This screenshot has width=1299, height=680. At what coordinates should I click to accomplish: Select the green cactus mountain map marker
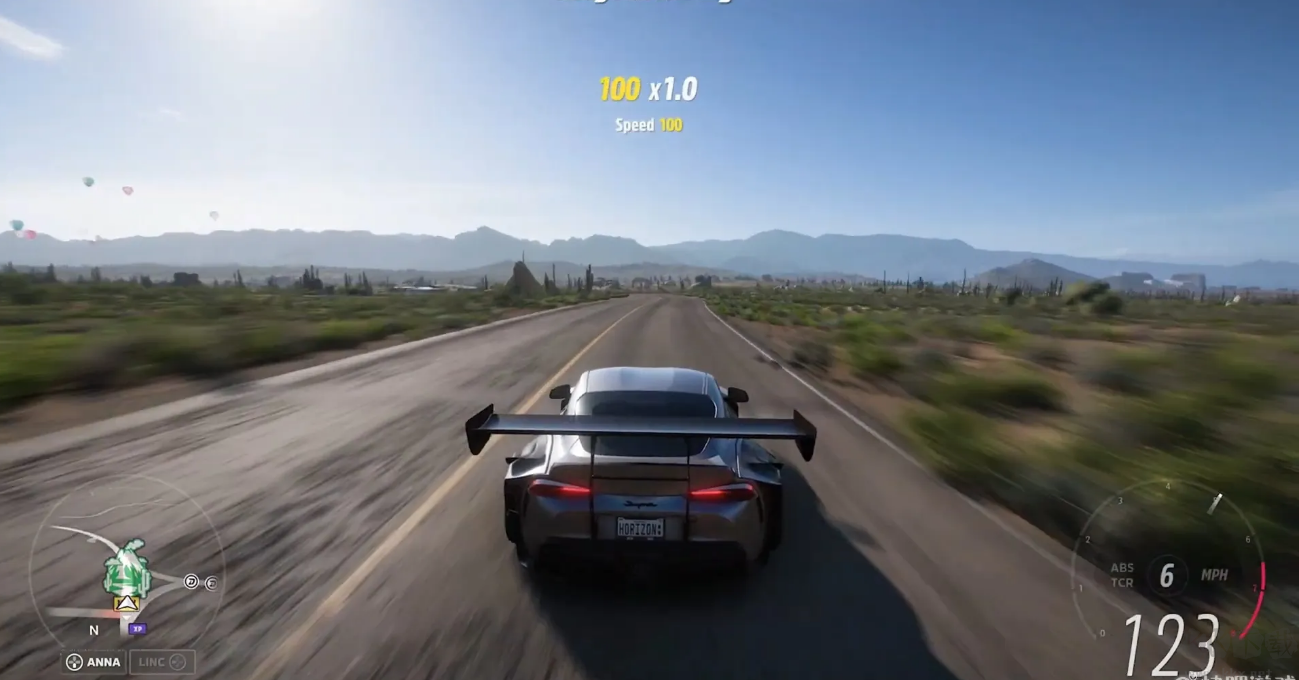pyautogui.click(x=127, y=570)
